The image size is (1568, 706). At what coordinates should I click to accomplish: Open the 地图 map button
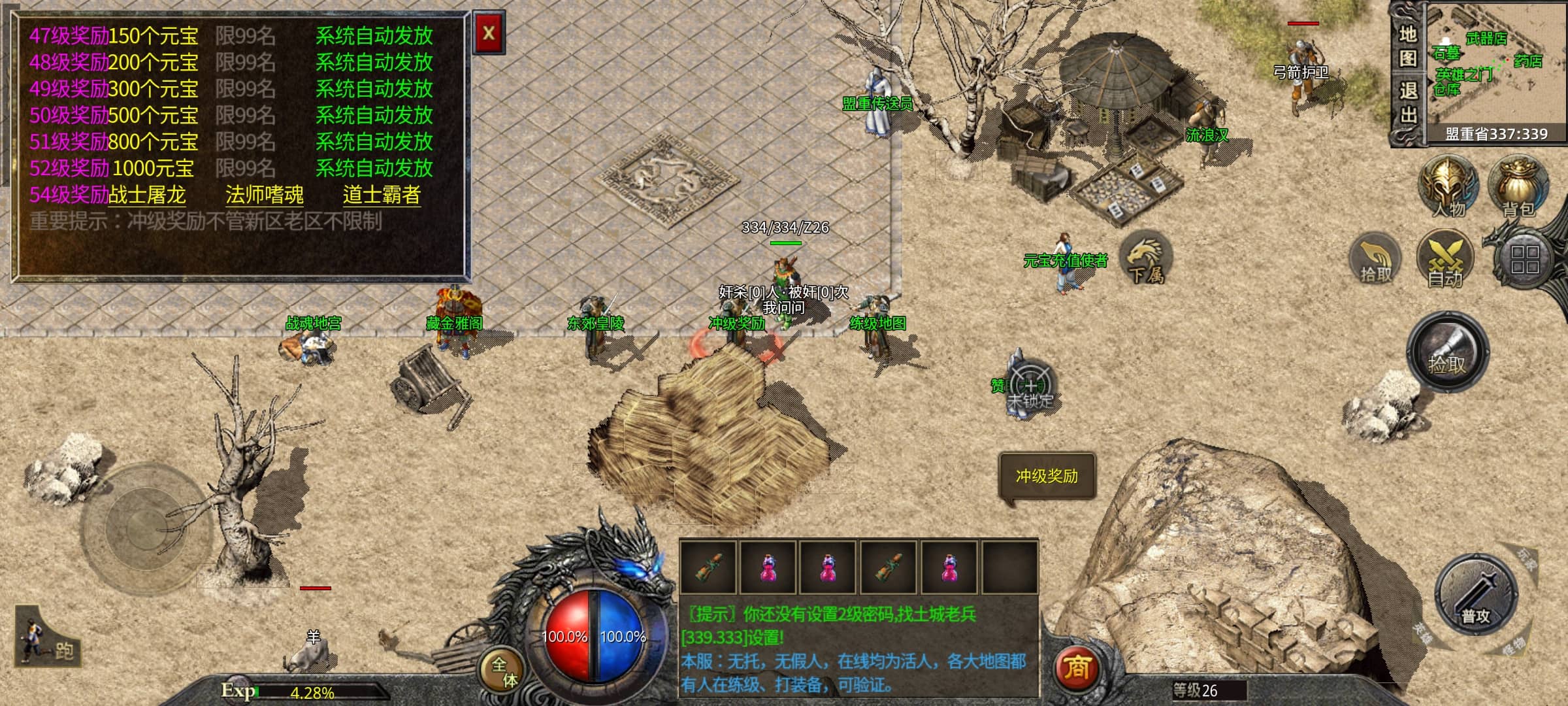(1408, 46)
